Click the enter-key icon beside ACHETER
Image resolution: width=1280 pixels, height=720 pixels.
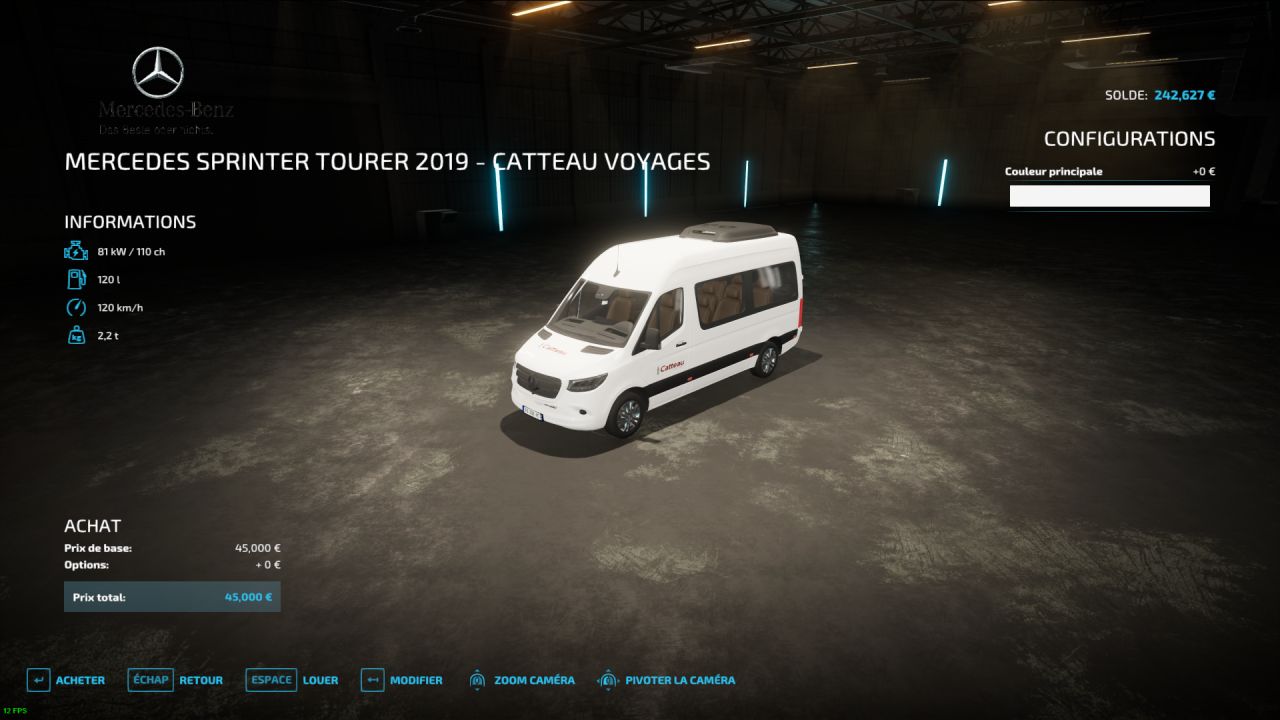pyautogui.click(x=38, y=680)
